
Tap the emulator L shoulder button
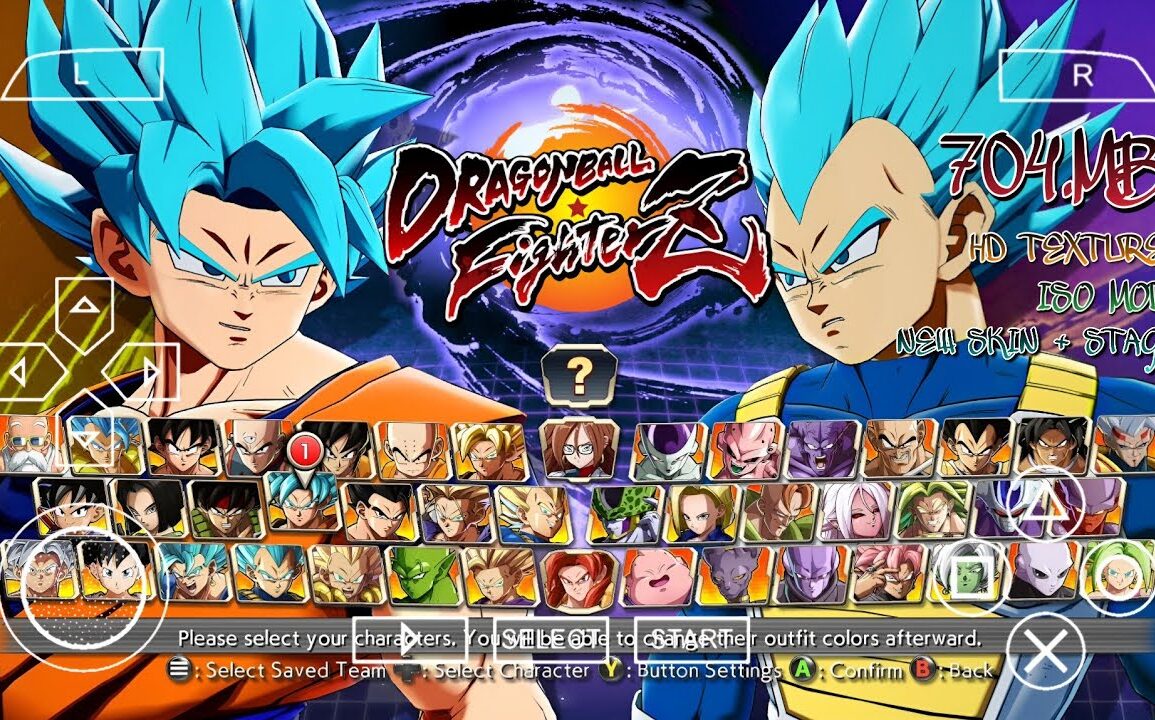tap(82, 74)
